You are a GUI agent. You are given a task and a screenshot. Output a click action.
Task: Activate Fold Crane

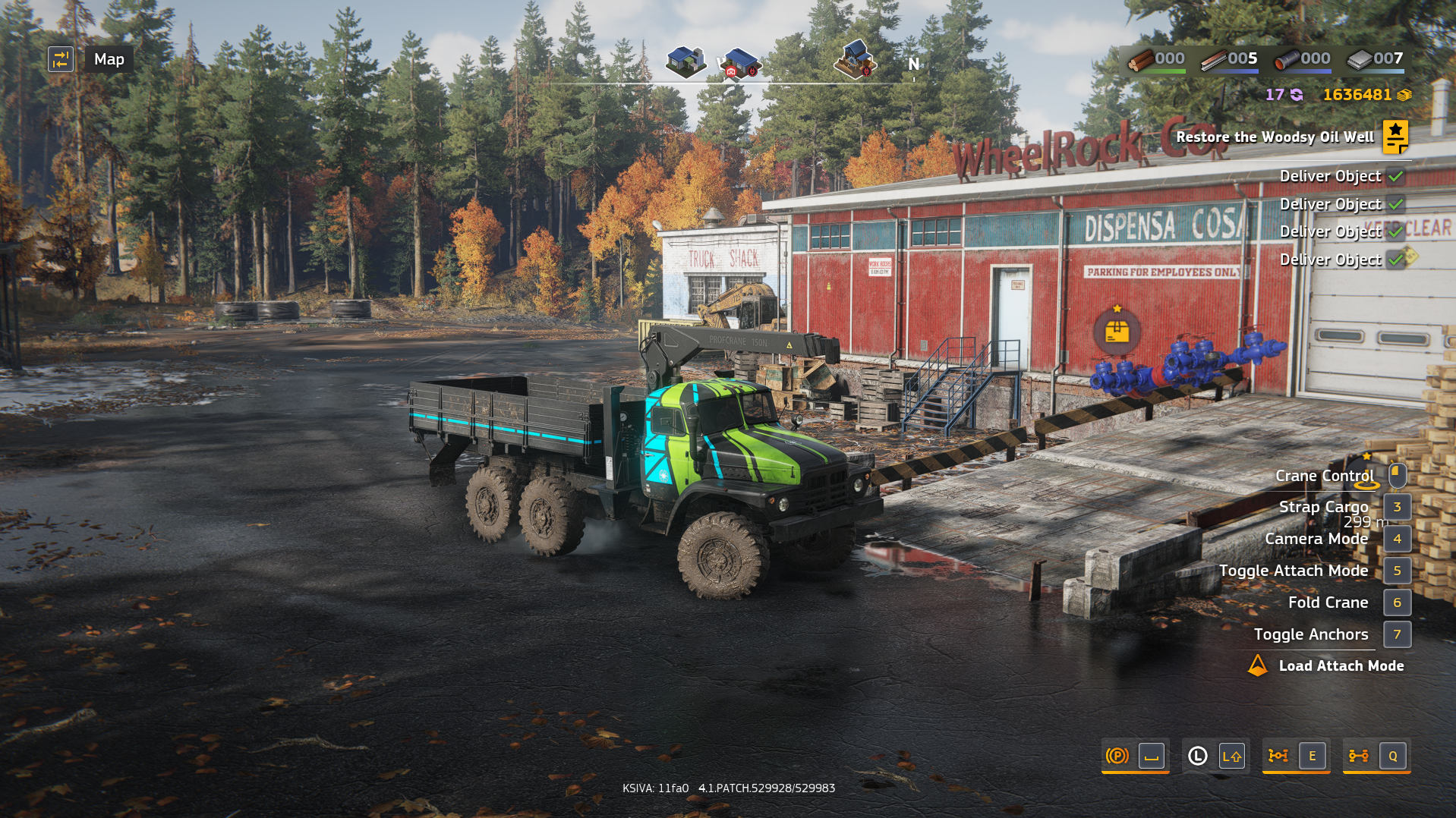(x=1397, y=602)
